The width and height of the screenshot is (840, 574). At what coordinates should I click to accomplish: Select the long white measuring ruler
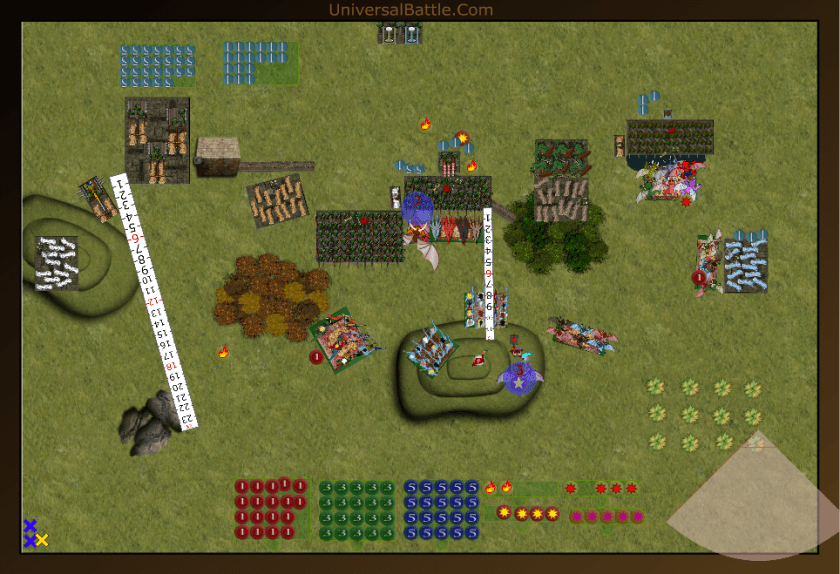(x=155, y=302)
